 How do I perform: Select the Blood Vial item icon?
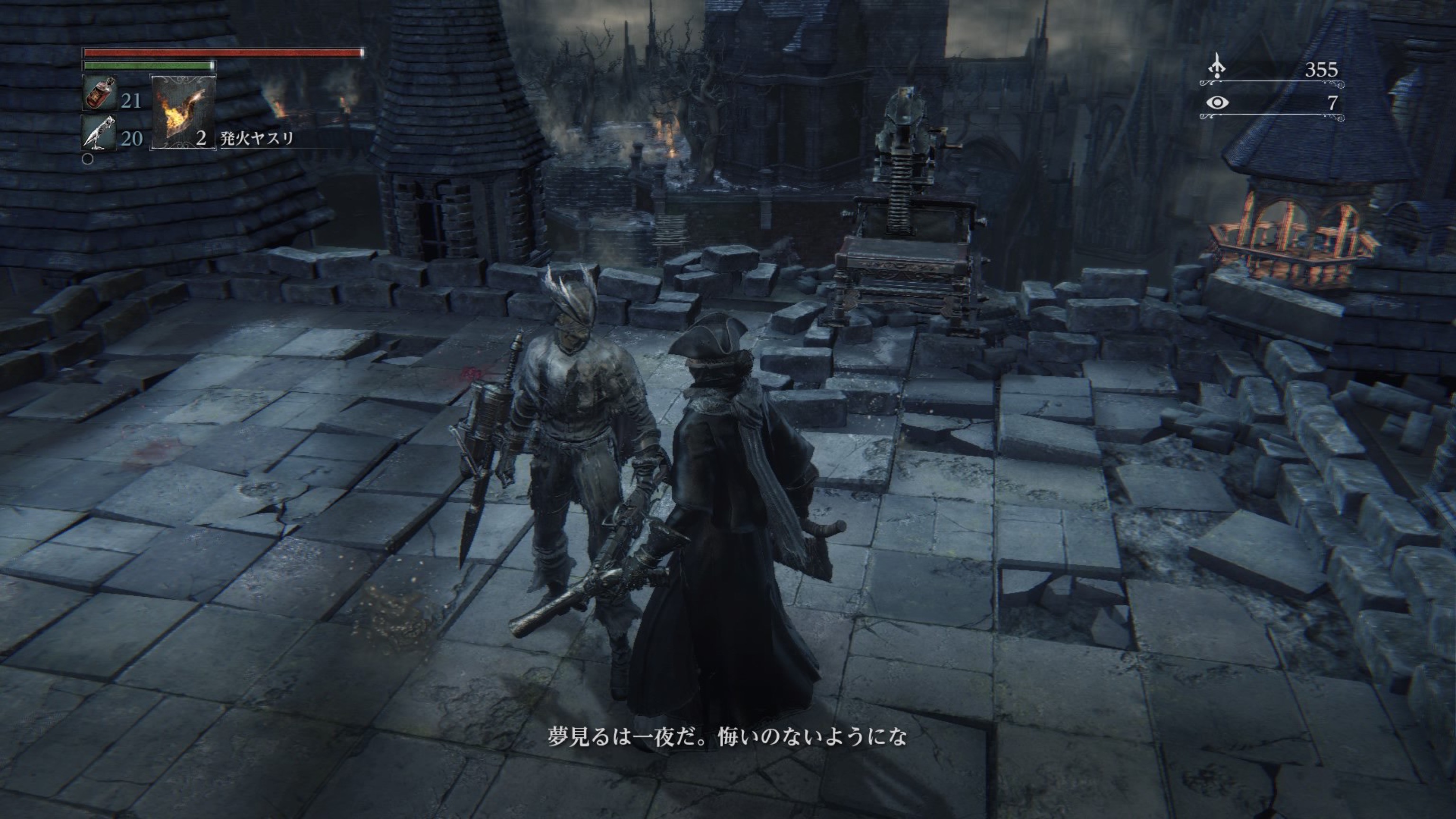coord(100,93)
